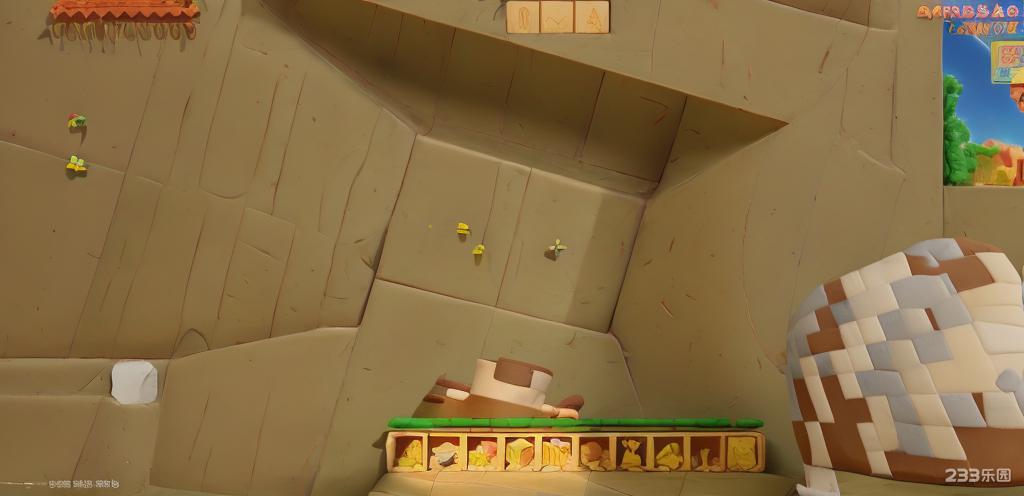Select the hotbar slot with pink chunk
This screenshot has width=1024, height=496.
pos(481,453)
